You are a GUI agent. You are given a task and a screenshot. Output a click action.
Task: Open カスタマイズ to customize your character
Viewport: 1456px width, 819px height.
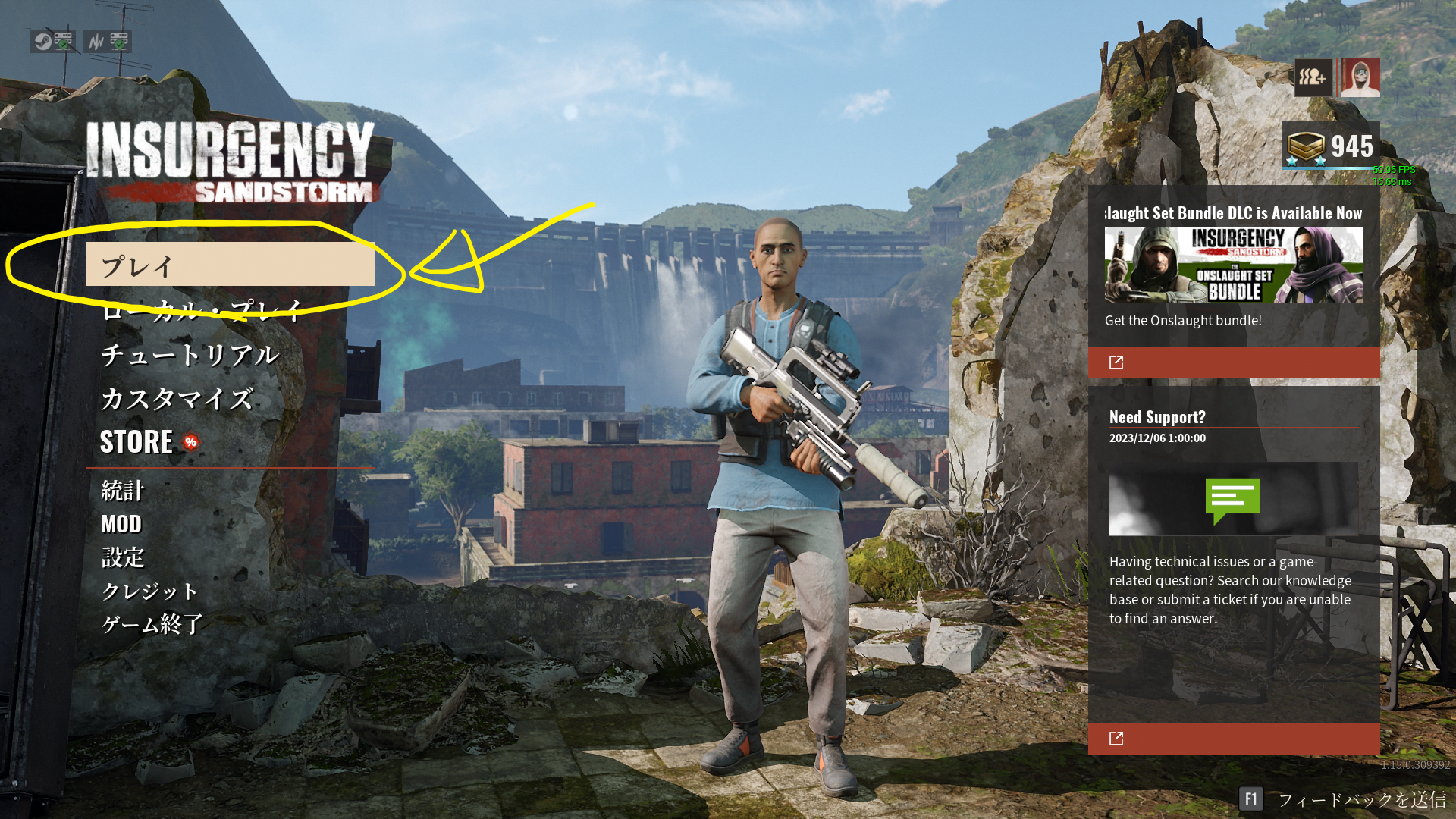coord(177,397)
